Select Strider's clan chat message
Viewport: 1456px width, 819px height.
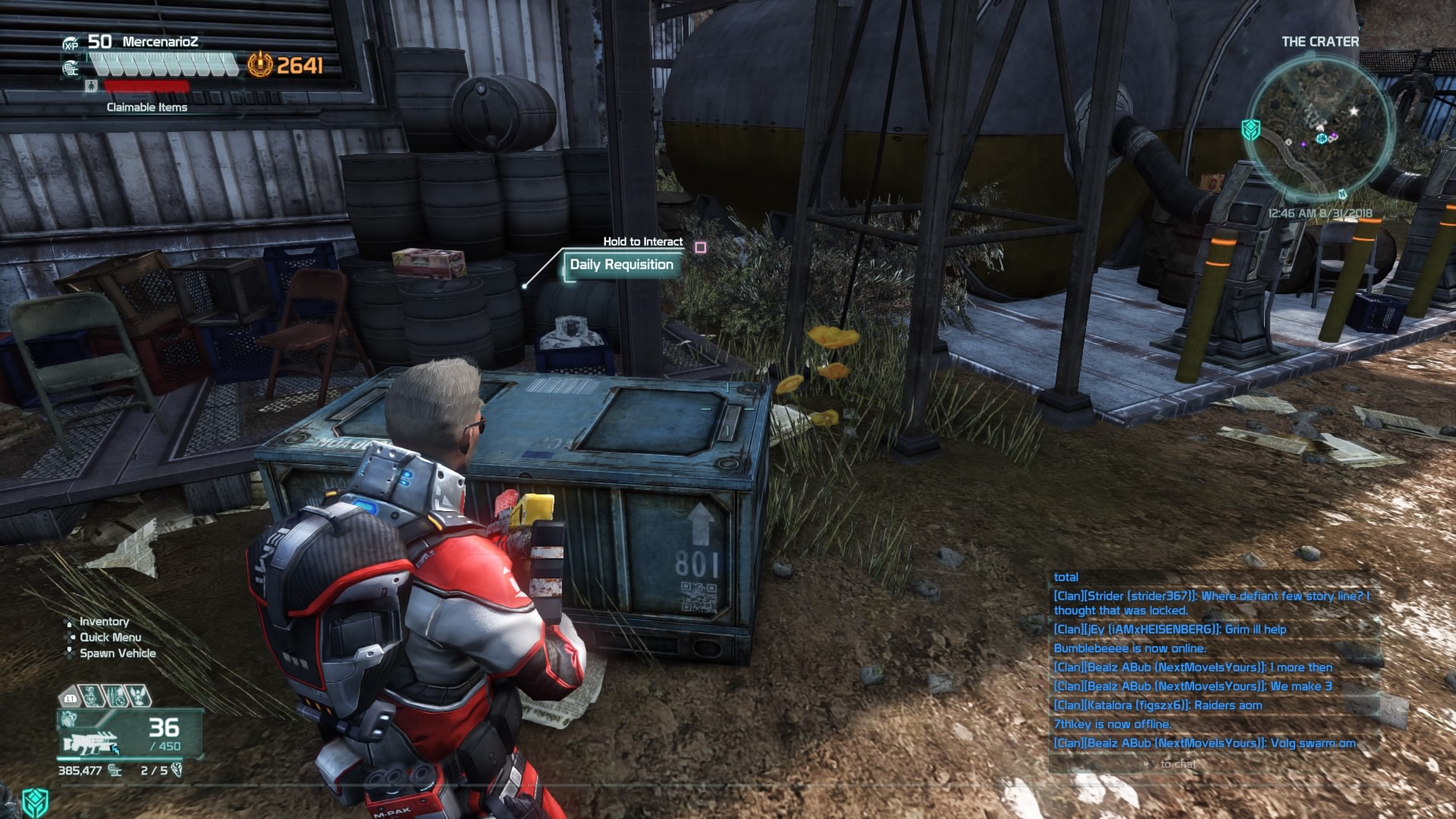(x=1210, y=603)
